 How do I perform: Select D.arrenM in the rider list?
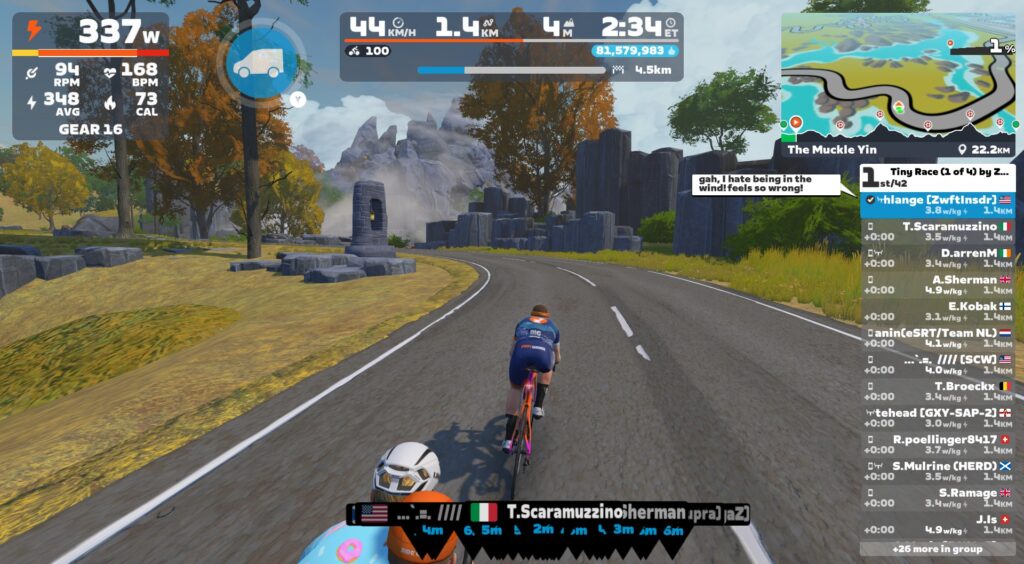coord(939,258)
